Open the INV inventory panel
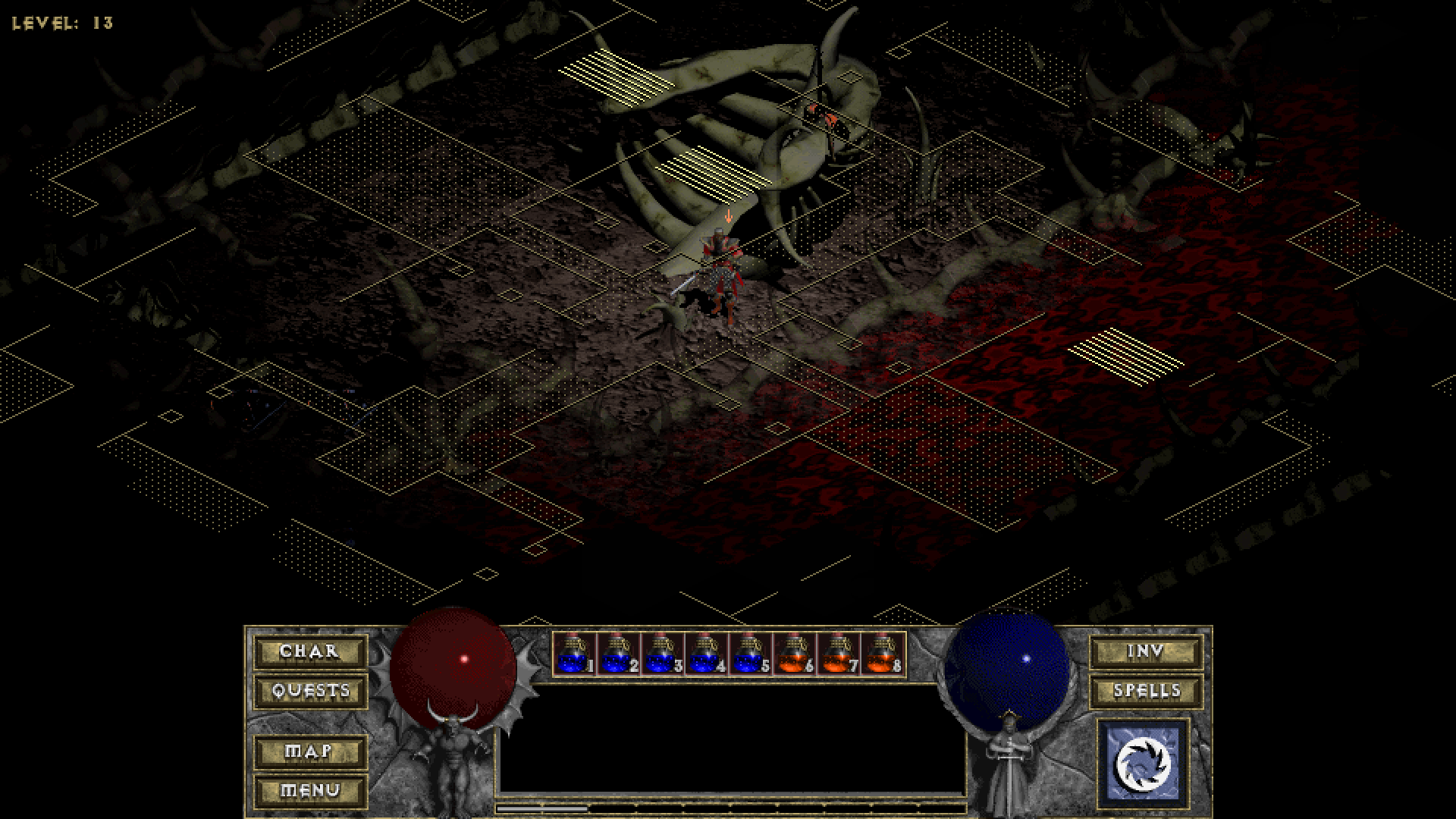Screen dimensions: 1456x819 pyautogui.click(x=1145, y=652)
